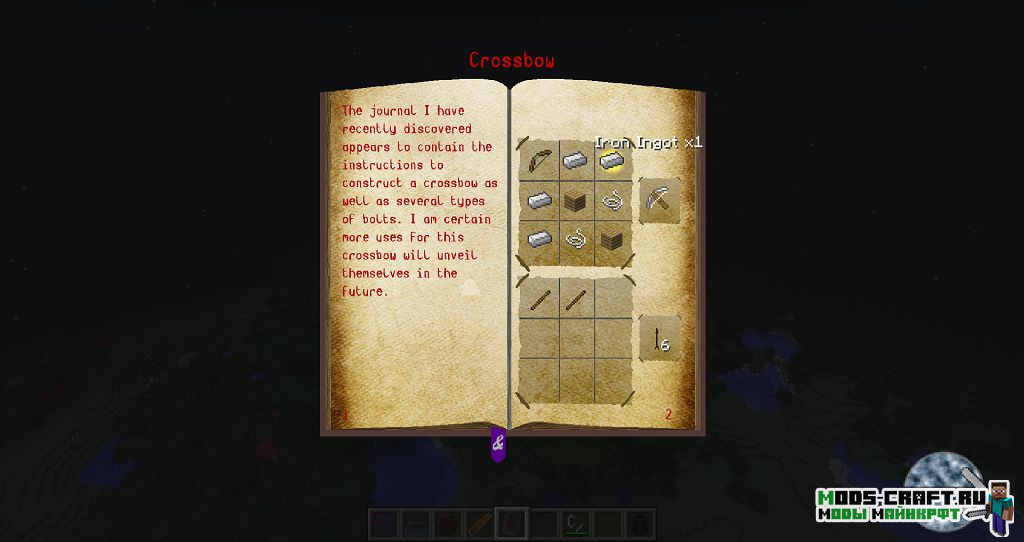
Task: Select the bolt output slot showing 6
Action: [659, 339]
